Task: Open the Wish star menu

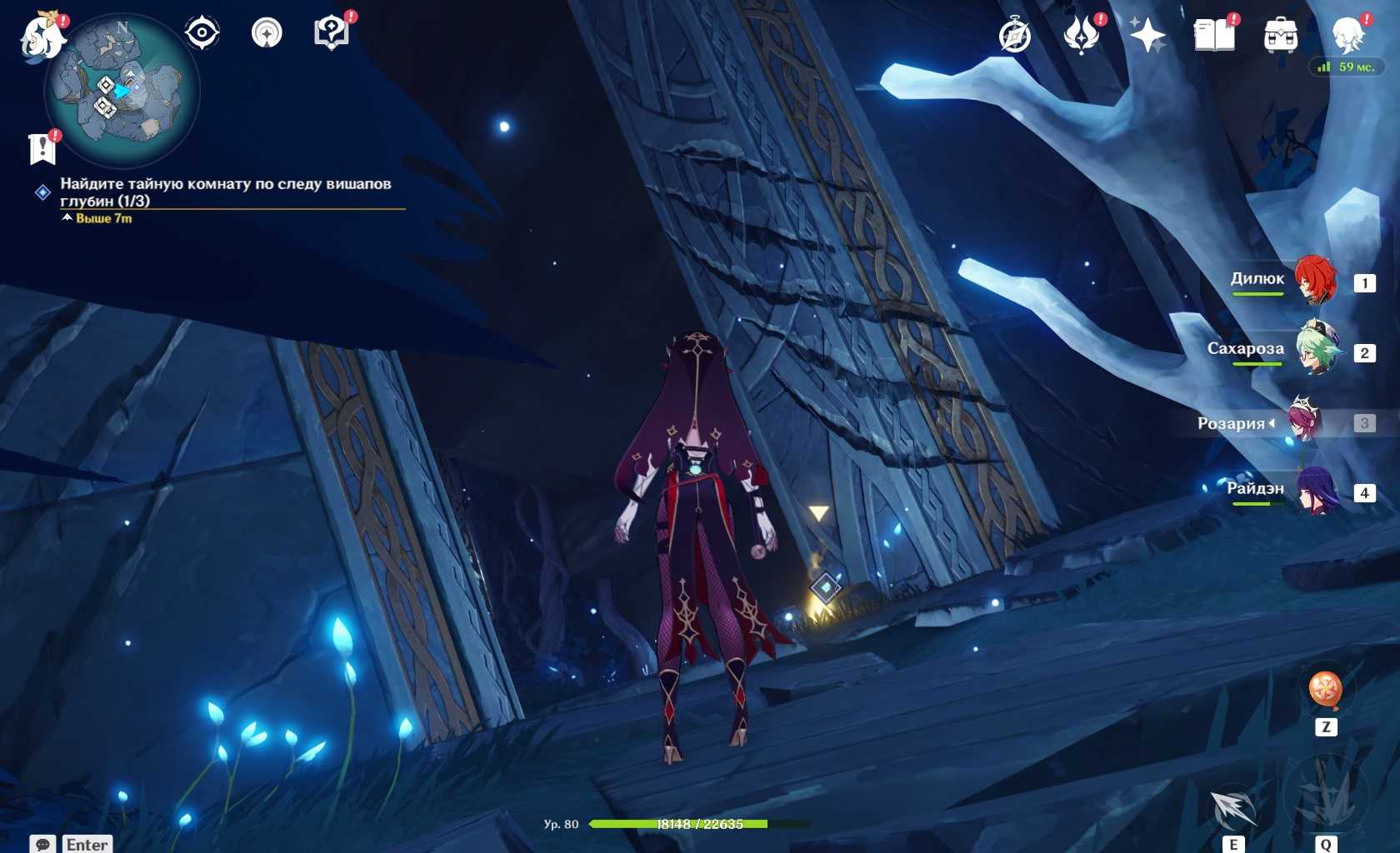Action: pyautogui.click(x=1147, y=36)
